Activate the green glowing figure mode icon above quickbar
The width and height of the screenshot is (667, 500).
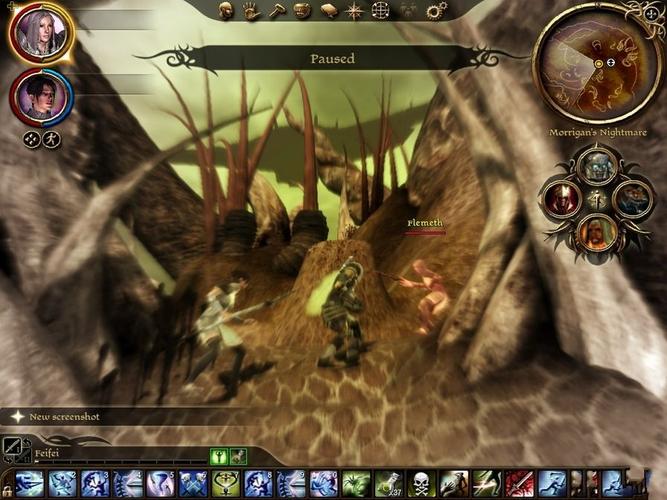pos(219,456)
